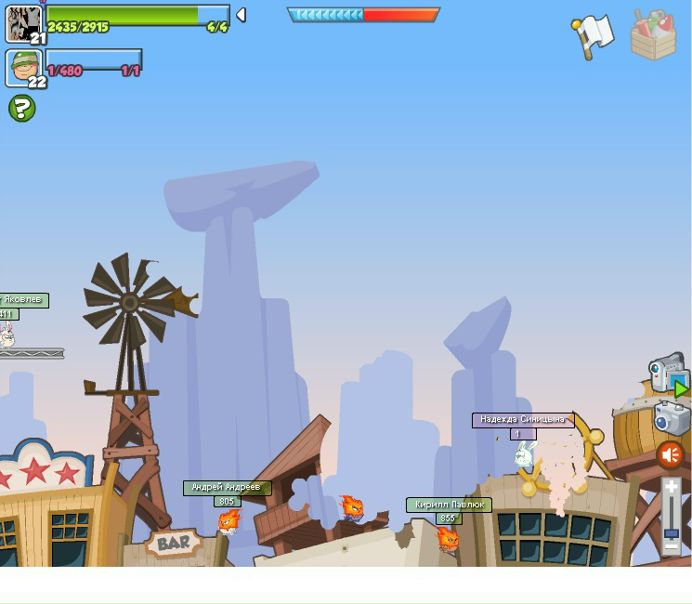
Task: Select the green-helmet level 22 avatar
Action: pos(24,68)
